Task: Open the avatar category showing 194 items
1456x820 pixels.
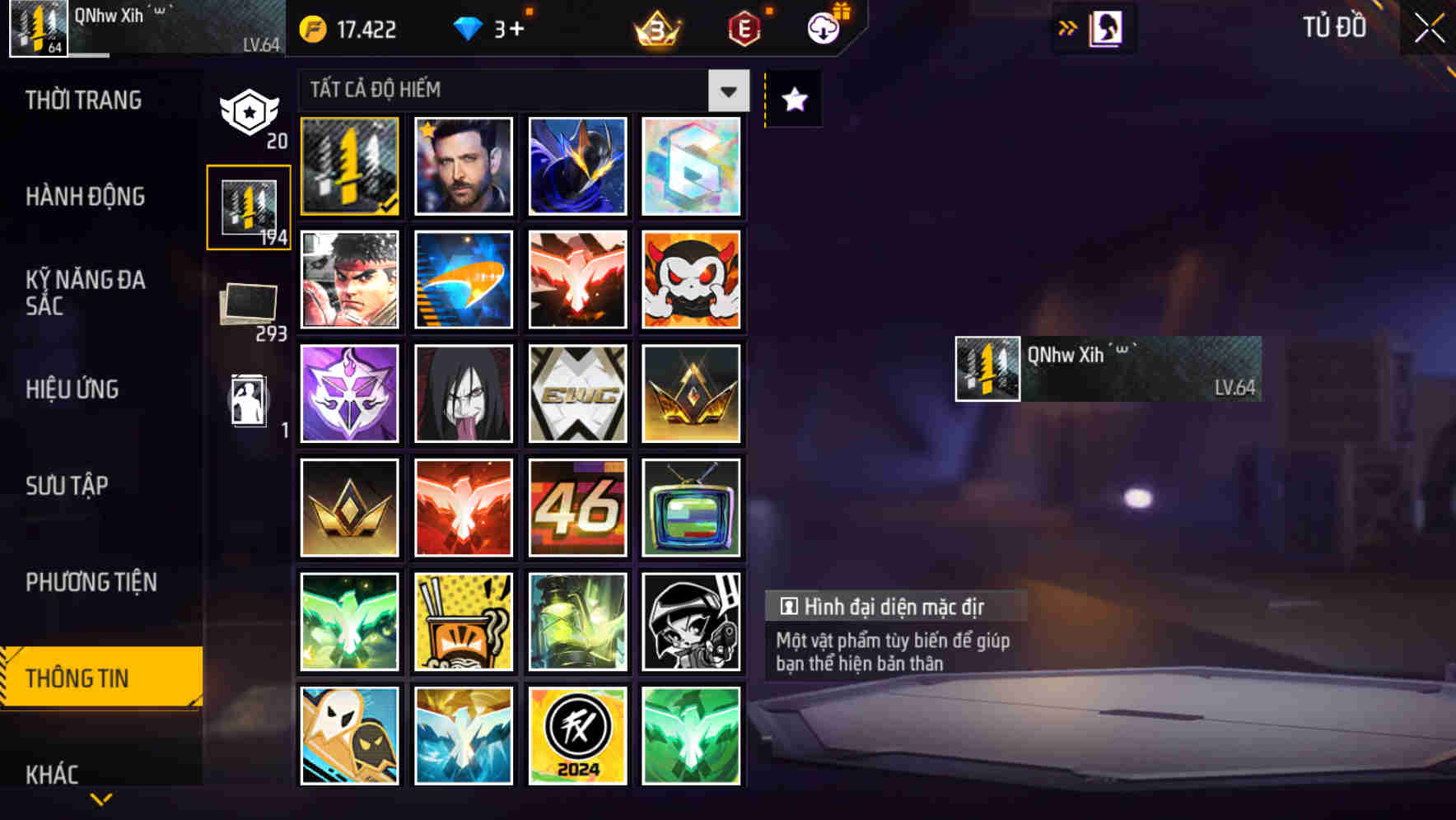Action: (250, 208)
